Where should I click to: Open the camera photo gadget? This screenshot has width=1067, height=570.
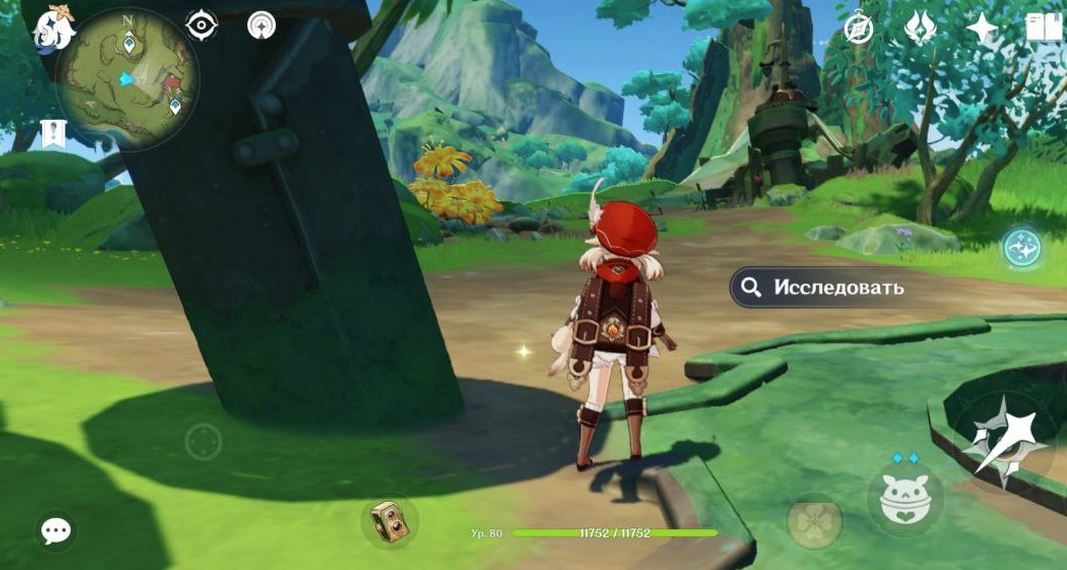tap(389, 522)
